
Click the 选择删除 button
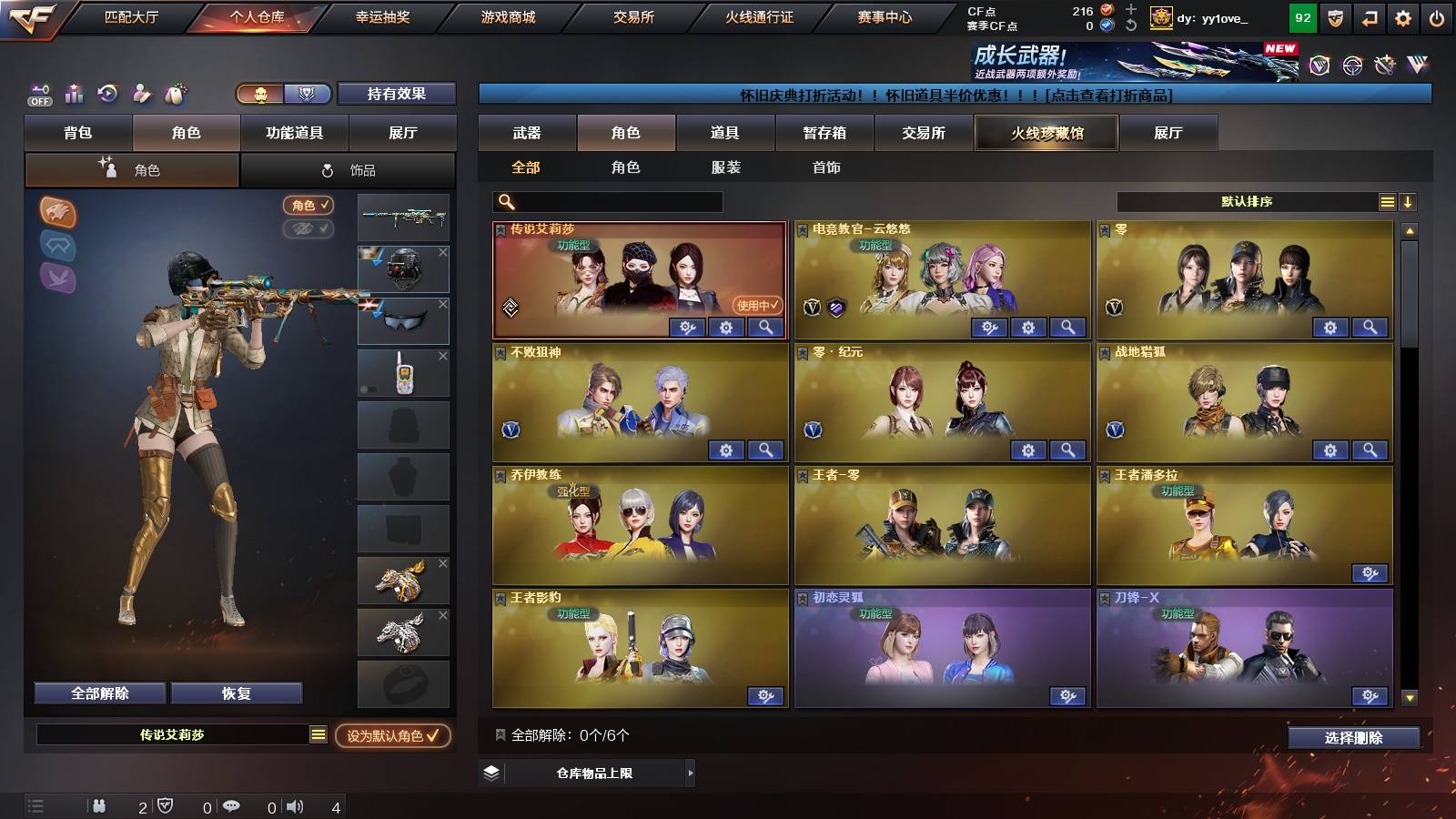(1353, 737)
